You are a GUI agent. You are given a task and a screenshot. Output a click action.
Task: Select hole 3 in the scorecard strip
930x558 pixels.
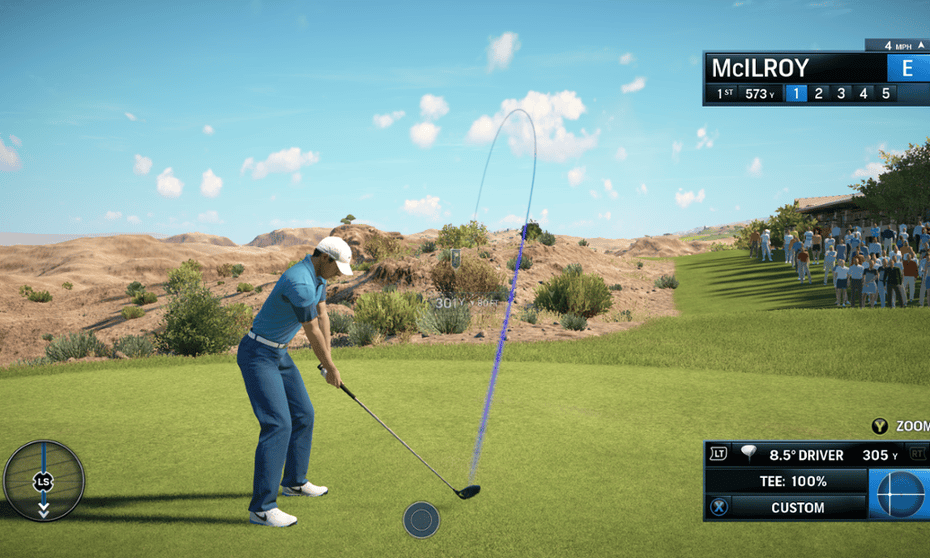(841, 94)
